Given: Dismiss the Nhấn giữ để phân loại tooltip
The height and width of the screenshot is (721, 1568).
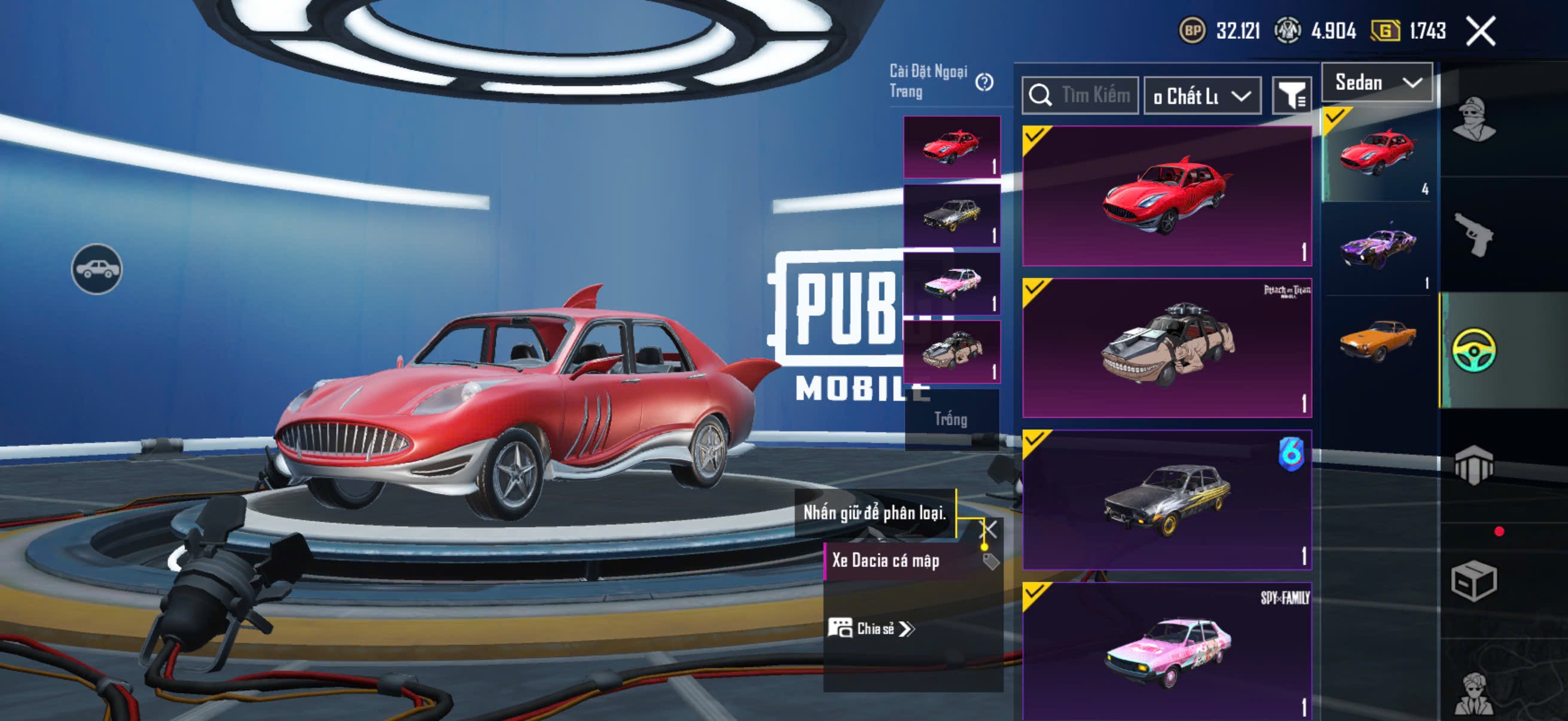Looking at the screenshot, I should [989, 528].
